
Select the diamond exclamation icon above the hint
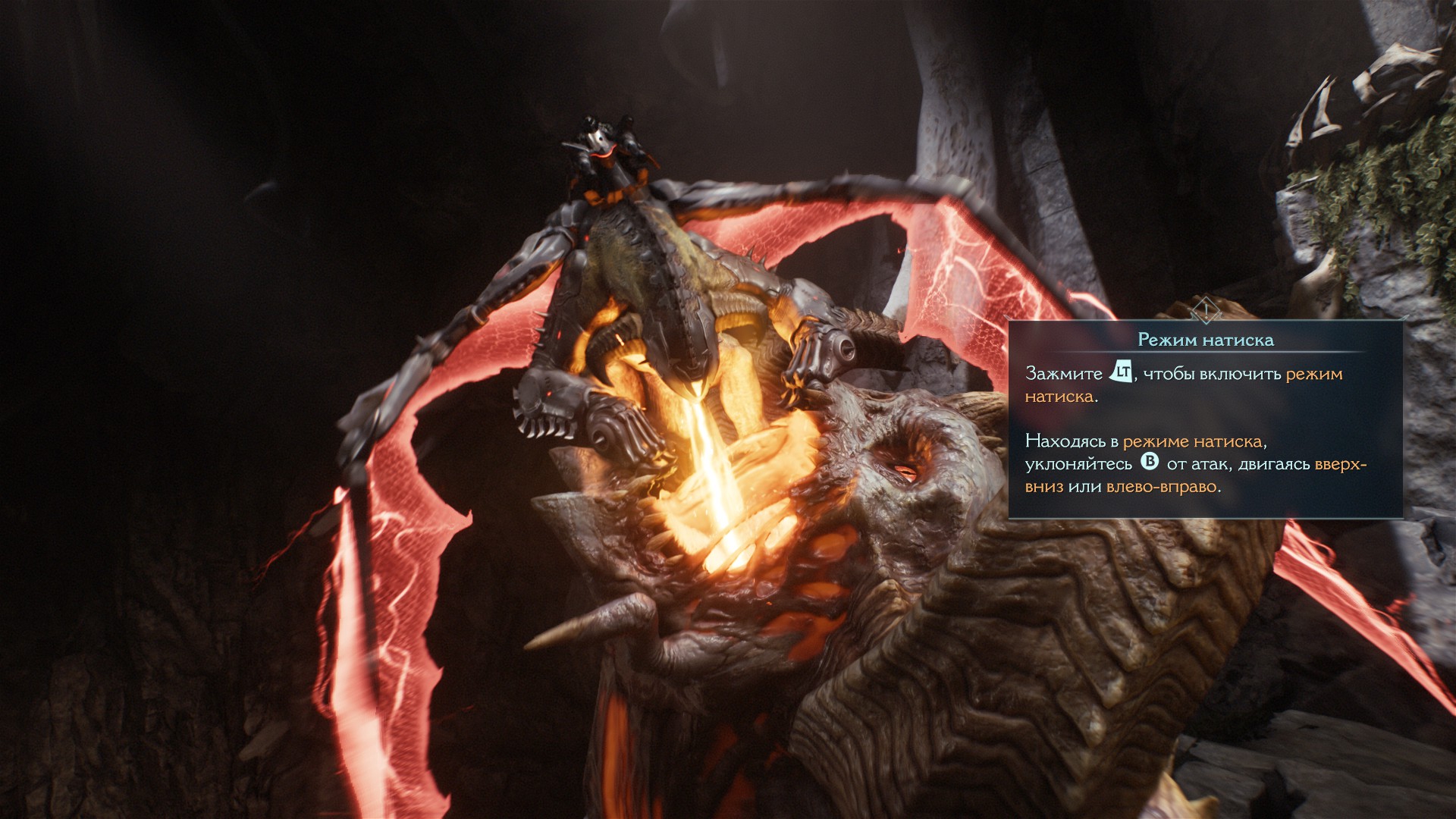click(x=1205, y=309)
